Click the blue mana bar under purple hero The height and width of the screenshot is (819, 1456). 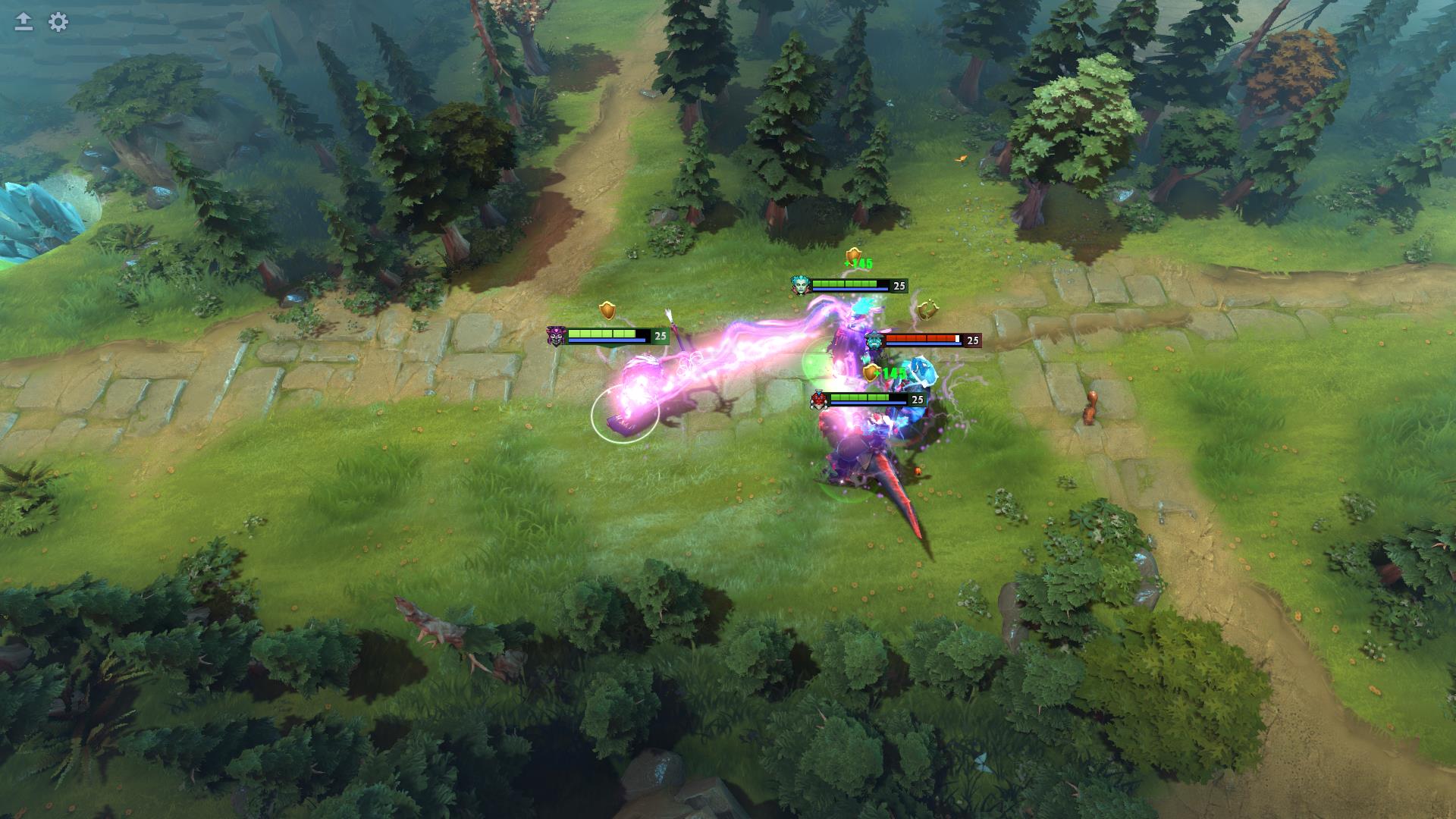(607, 340)
